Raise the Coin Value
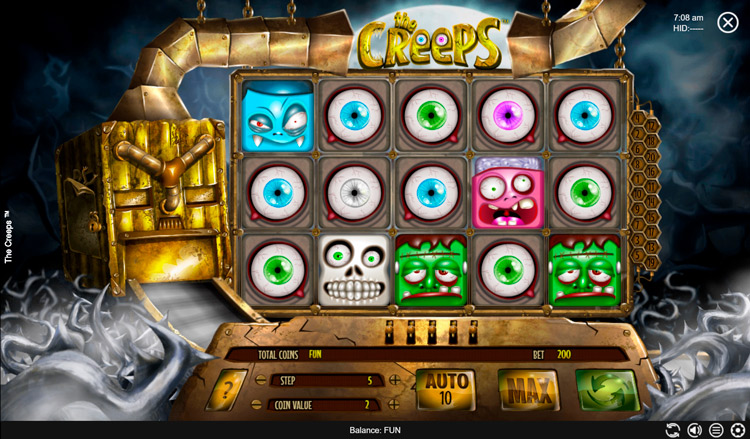Screen dimensions: 750x439 pyautogui.click(x=395, y=405)
